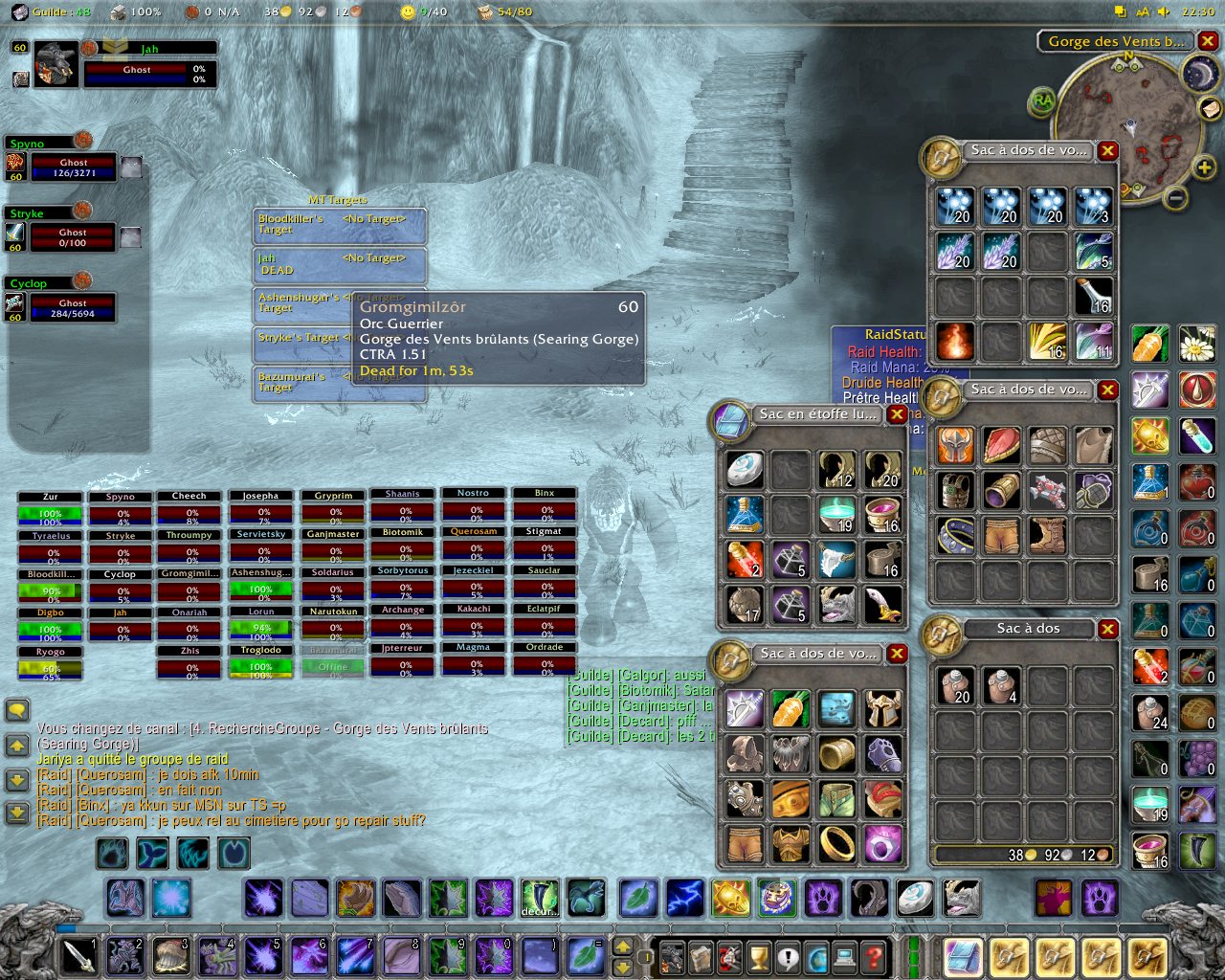Select Bloodkiller's Target in MT Targets

(339, 226)
